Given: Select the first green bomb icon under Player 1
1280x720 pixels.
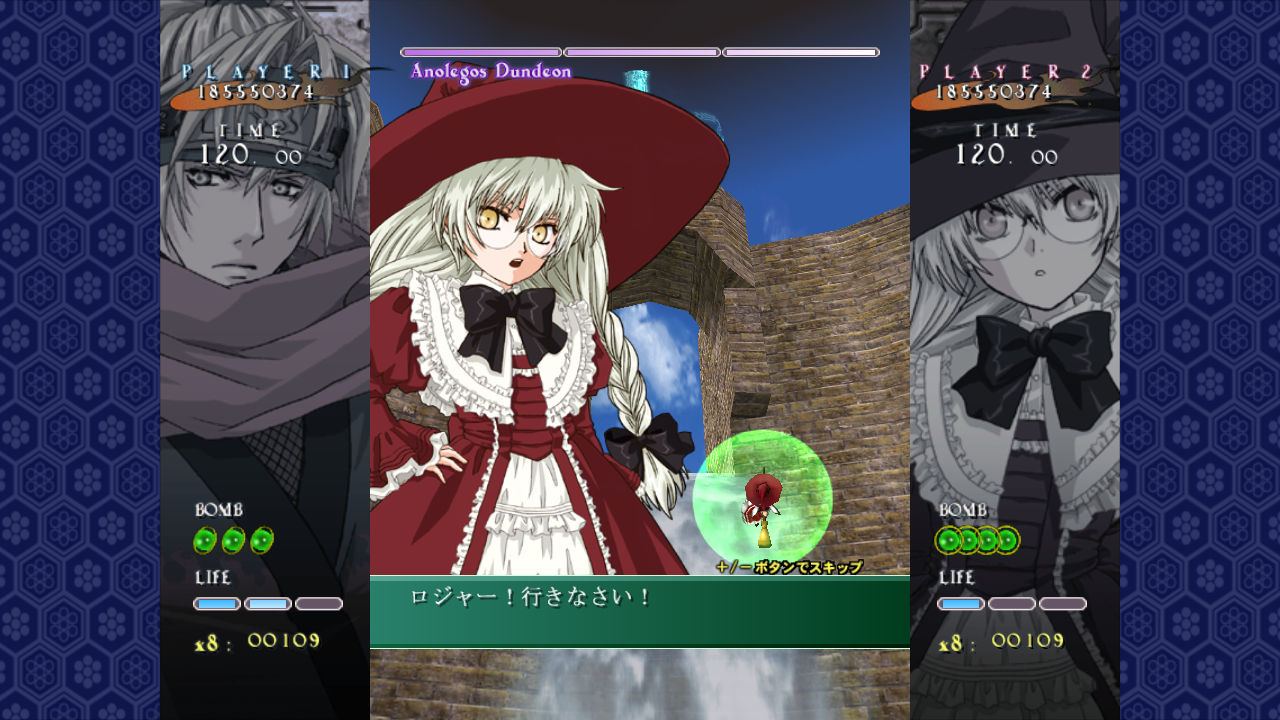Looking at the screenshot, I should [205, 540].
